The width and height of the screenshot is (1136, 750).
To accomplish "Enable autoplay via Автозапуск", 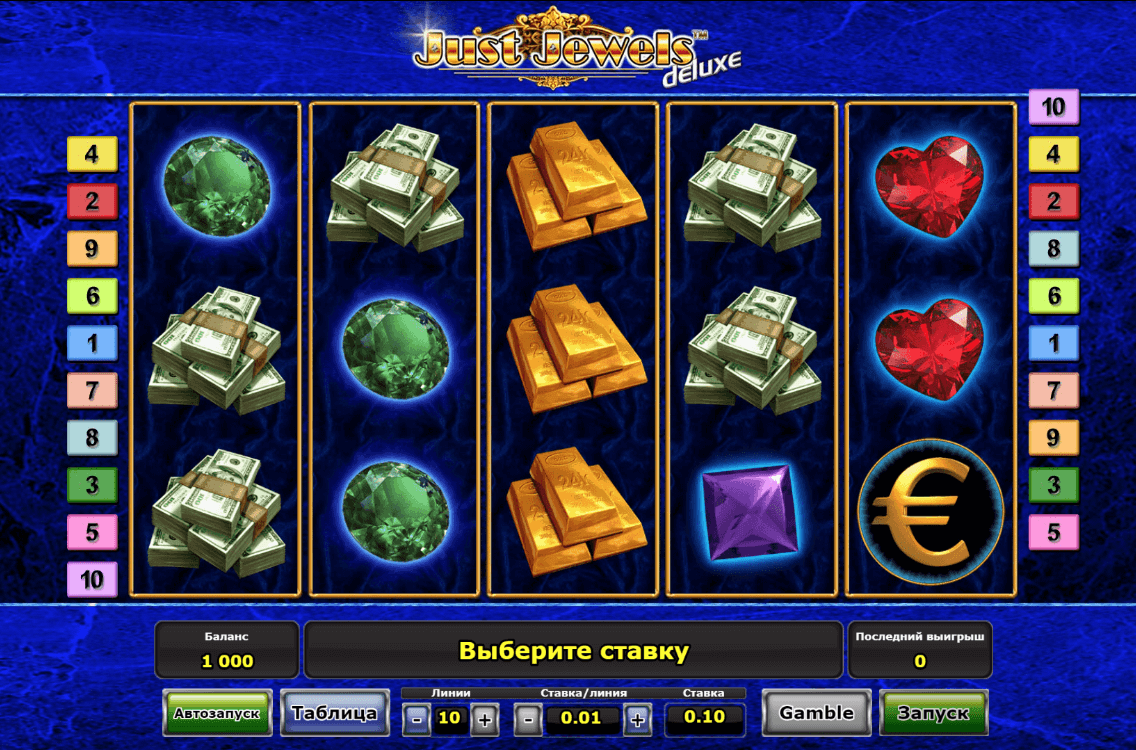I will click(217, 714).
